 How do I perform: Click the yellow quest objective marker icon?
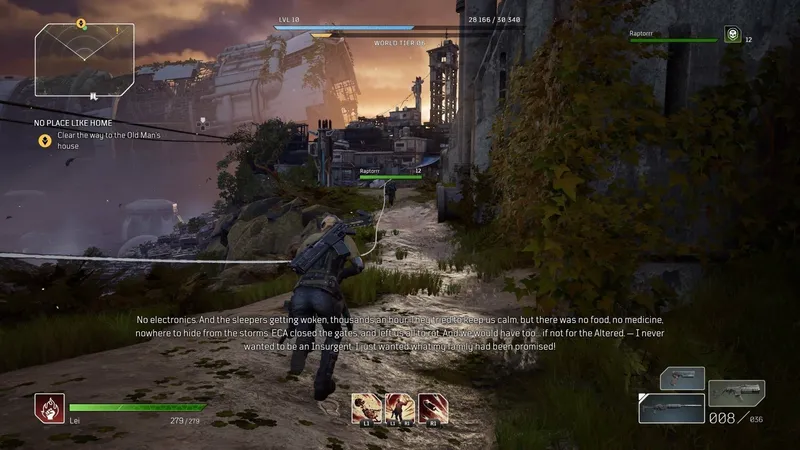click(x=45, y=140)
